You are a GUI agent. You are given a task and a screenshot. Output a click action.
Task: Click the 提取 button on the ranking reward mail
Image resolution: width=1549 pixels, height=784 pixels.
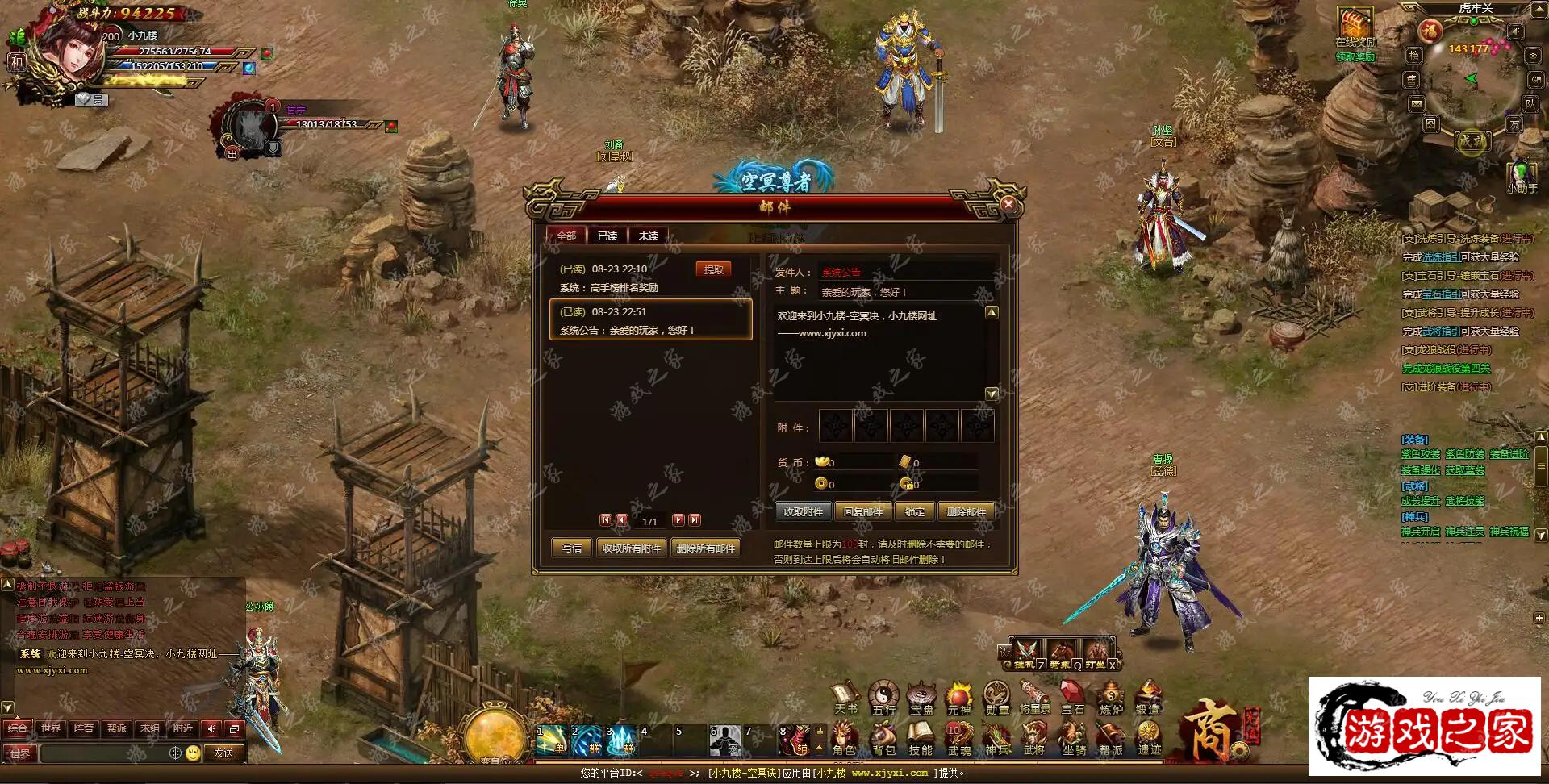click(x=713, y=269)
